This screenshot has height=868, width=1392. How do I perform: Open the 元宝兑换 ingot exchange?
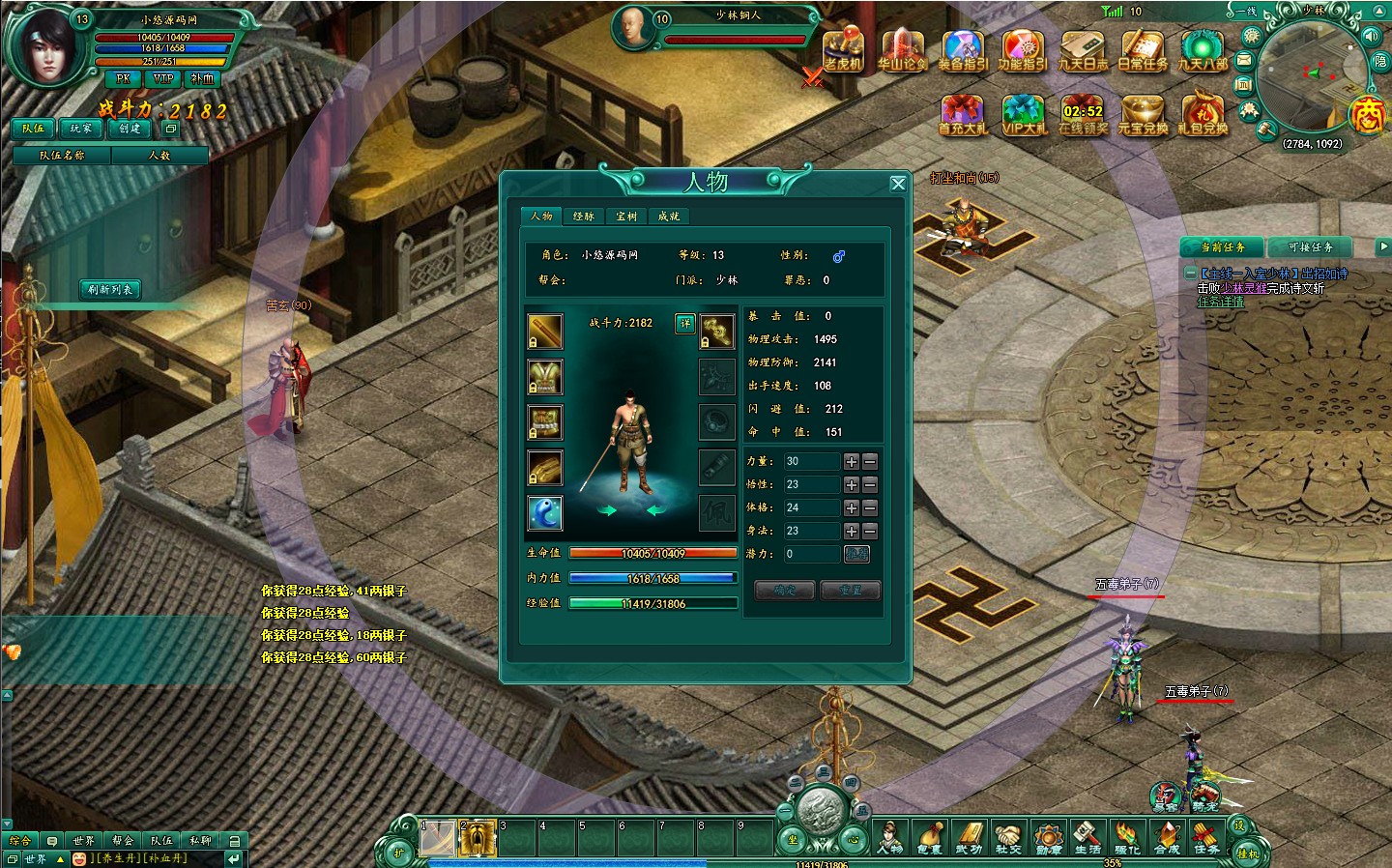(x=1143, y=115)
